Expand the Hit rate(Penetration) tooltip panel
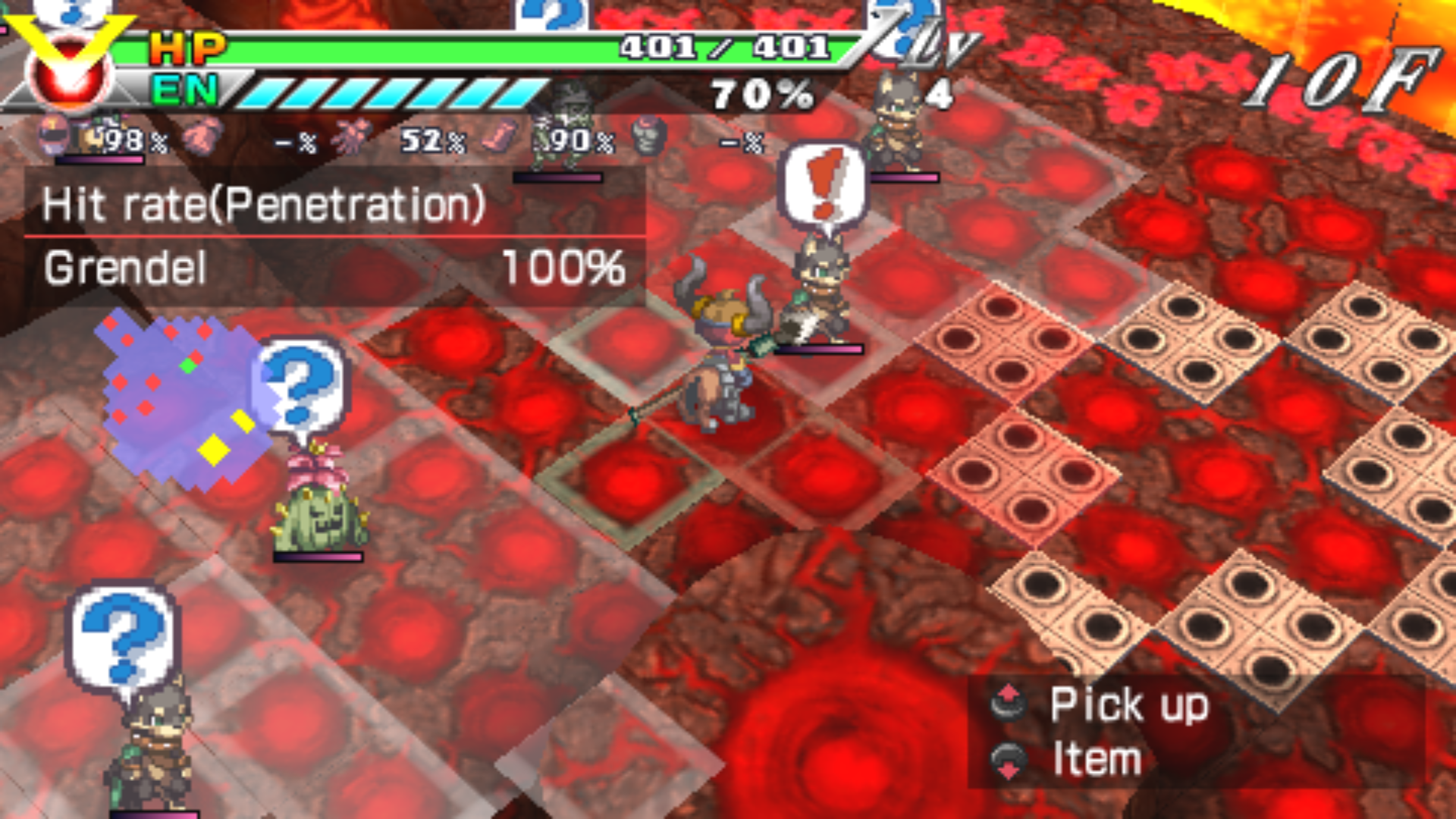 click(x=262, y=205)
